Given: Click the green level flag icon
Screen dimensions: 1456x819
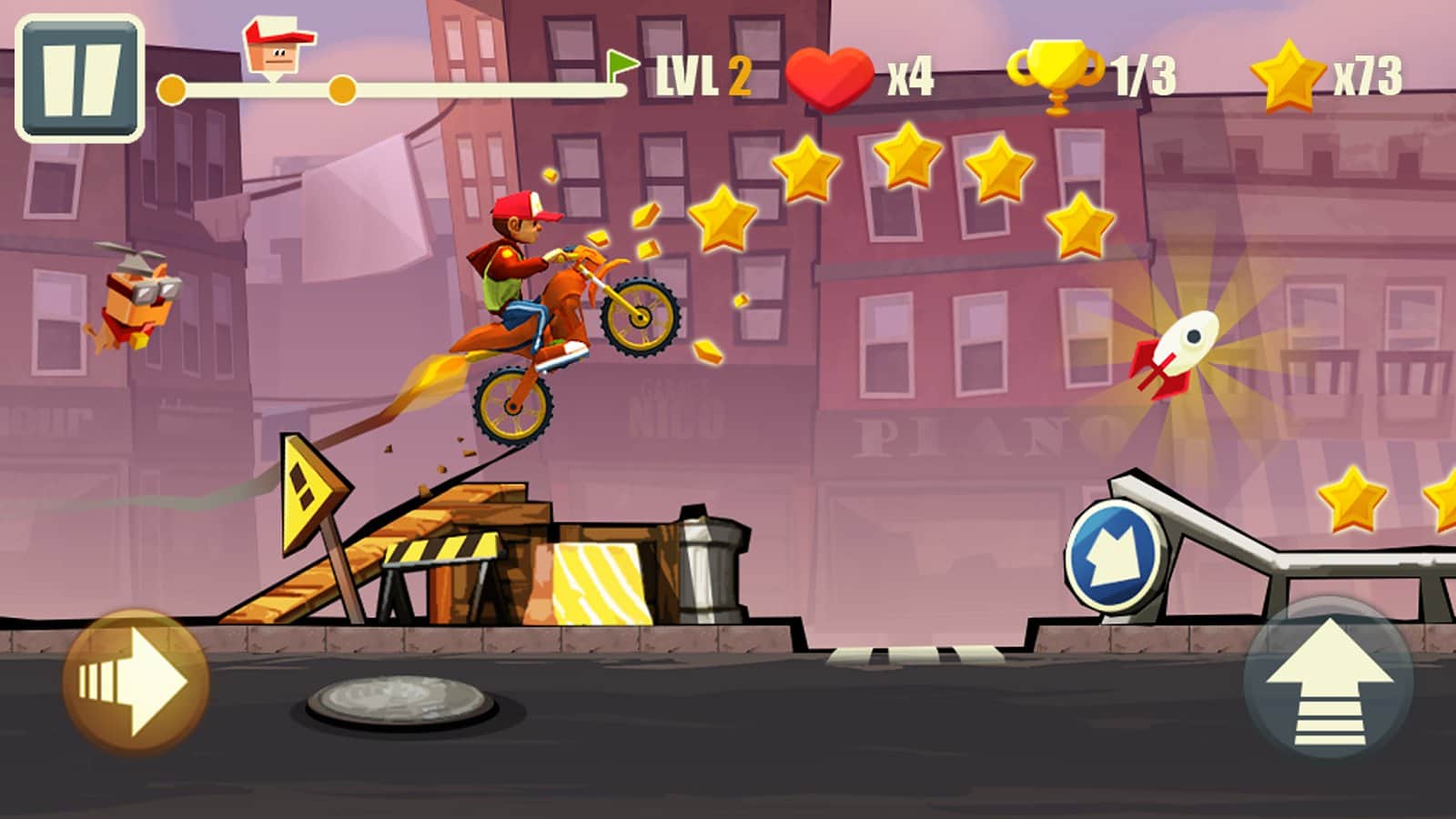Looking at the screenshot, I should 621,66.
